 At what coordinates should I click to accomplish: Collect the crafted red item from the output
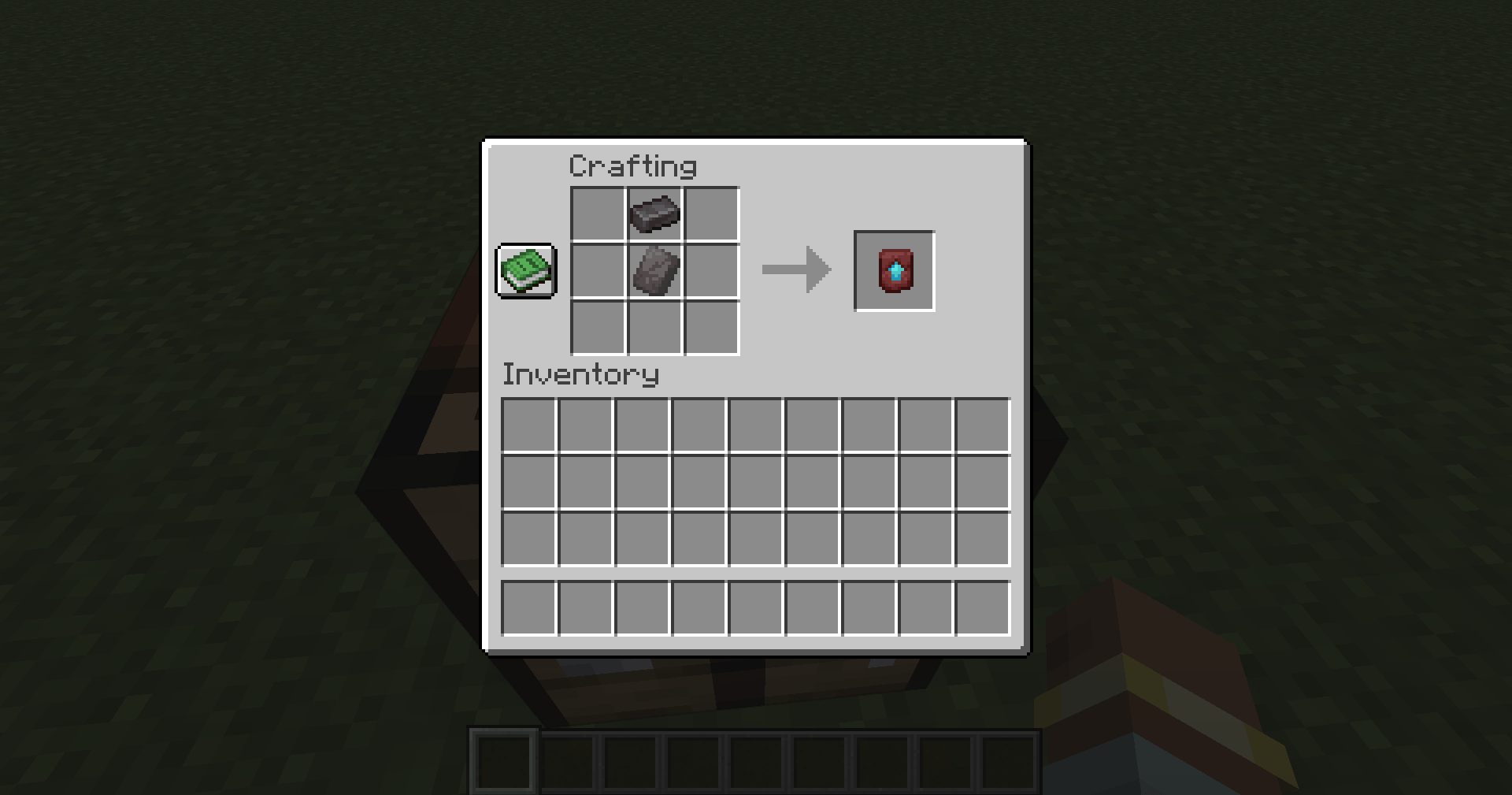pyautogui.click(x=894, y=272)
